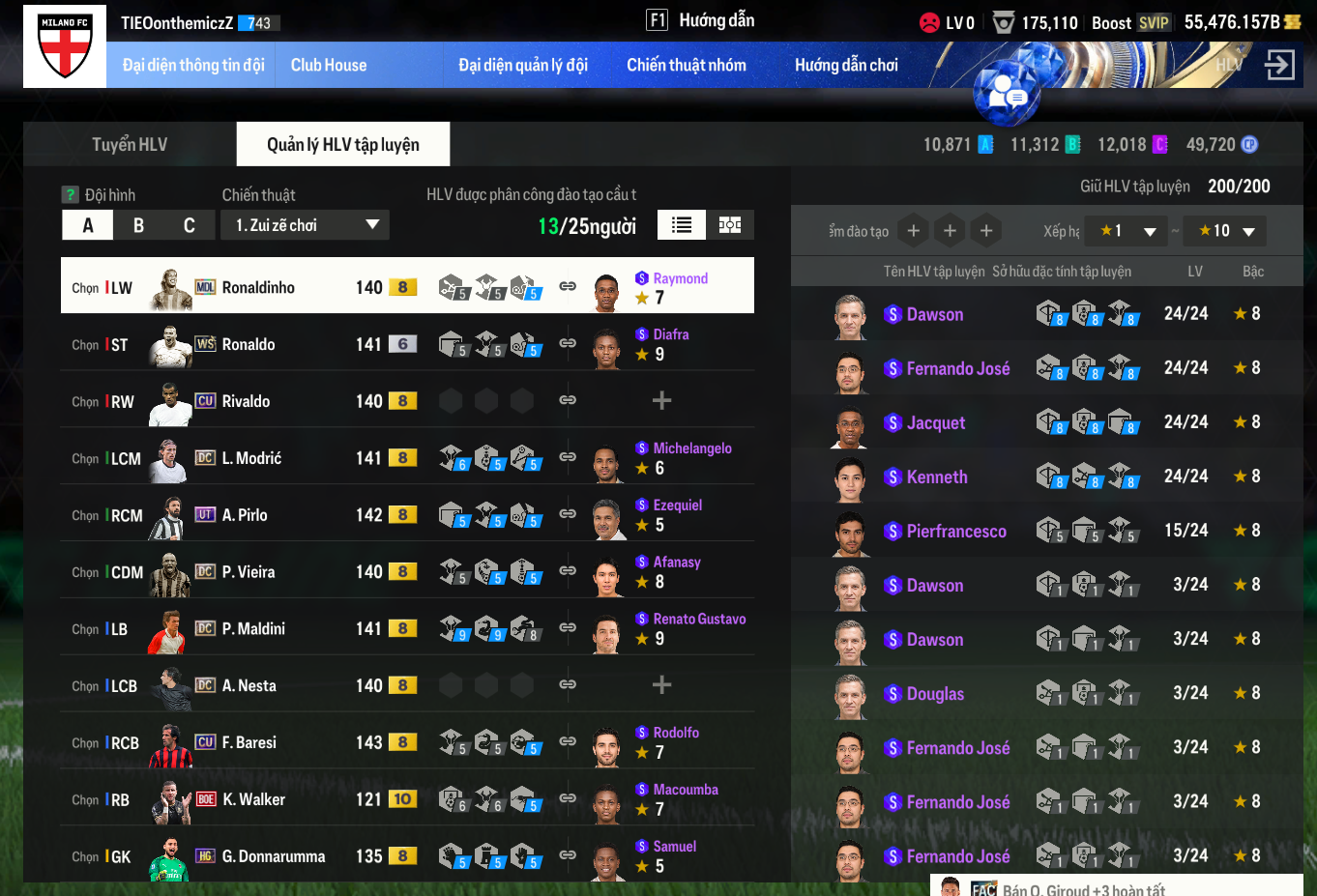The width and height of the screenshot is (1317, 896).
Task: Open Đại diện thông tin đội menu
Action: click(x=193, y=66)
